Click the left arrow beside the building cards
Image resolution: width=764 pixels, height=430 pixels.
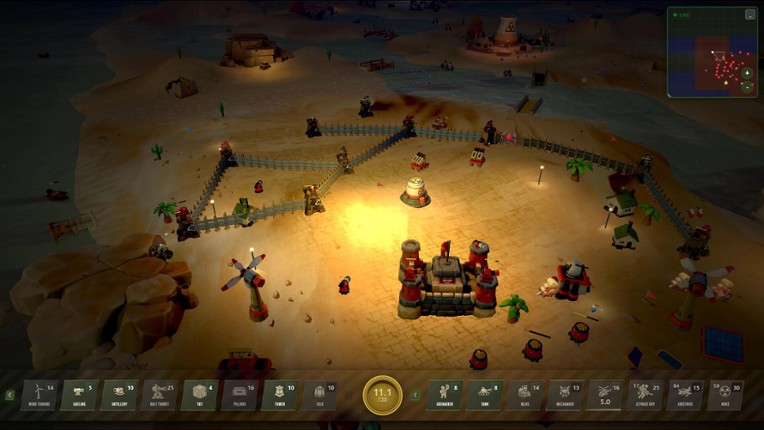(10, 395)
